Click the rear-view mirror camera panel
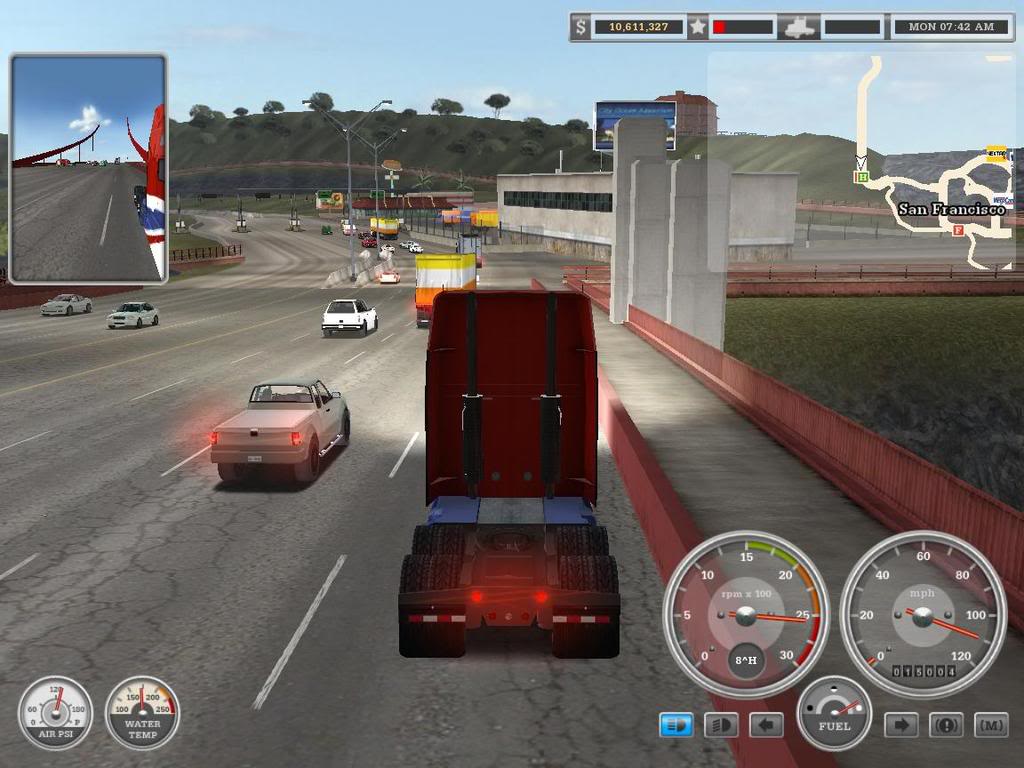Image resolution: width=1024 pixels, height=768 pixels. (x=88, y=168)
